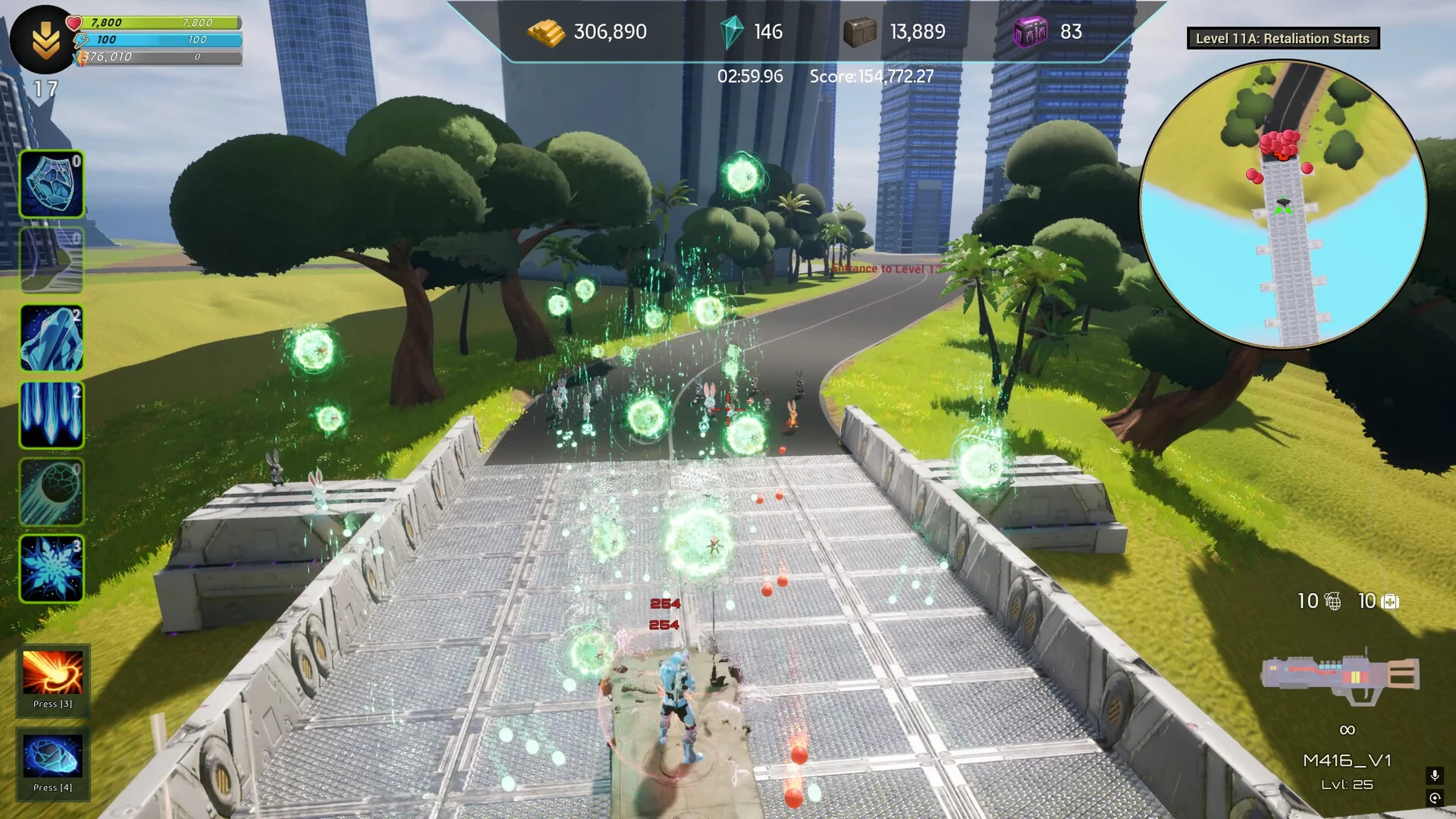Click the medkit icon
This screenshot has height=819, width=1456.
(1390, 602)
